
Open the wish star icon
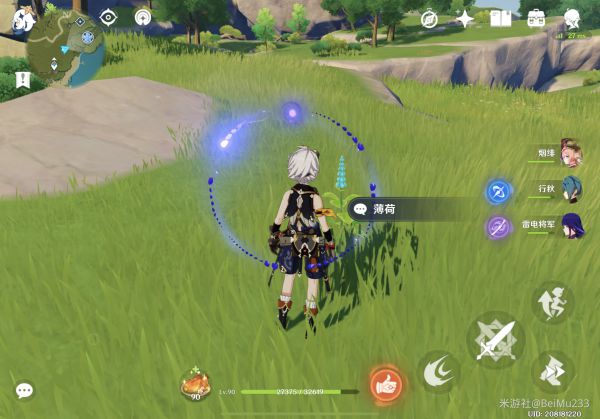click(465, 19)
